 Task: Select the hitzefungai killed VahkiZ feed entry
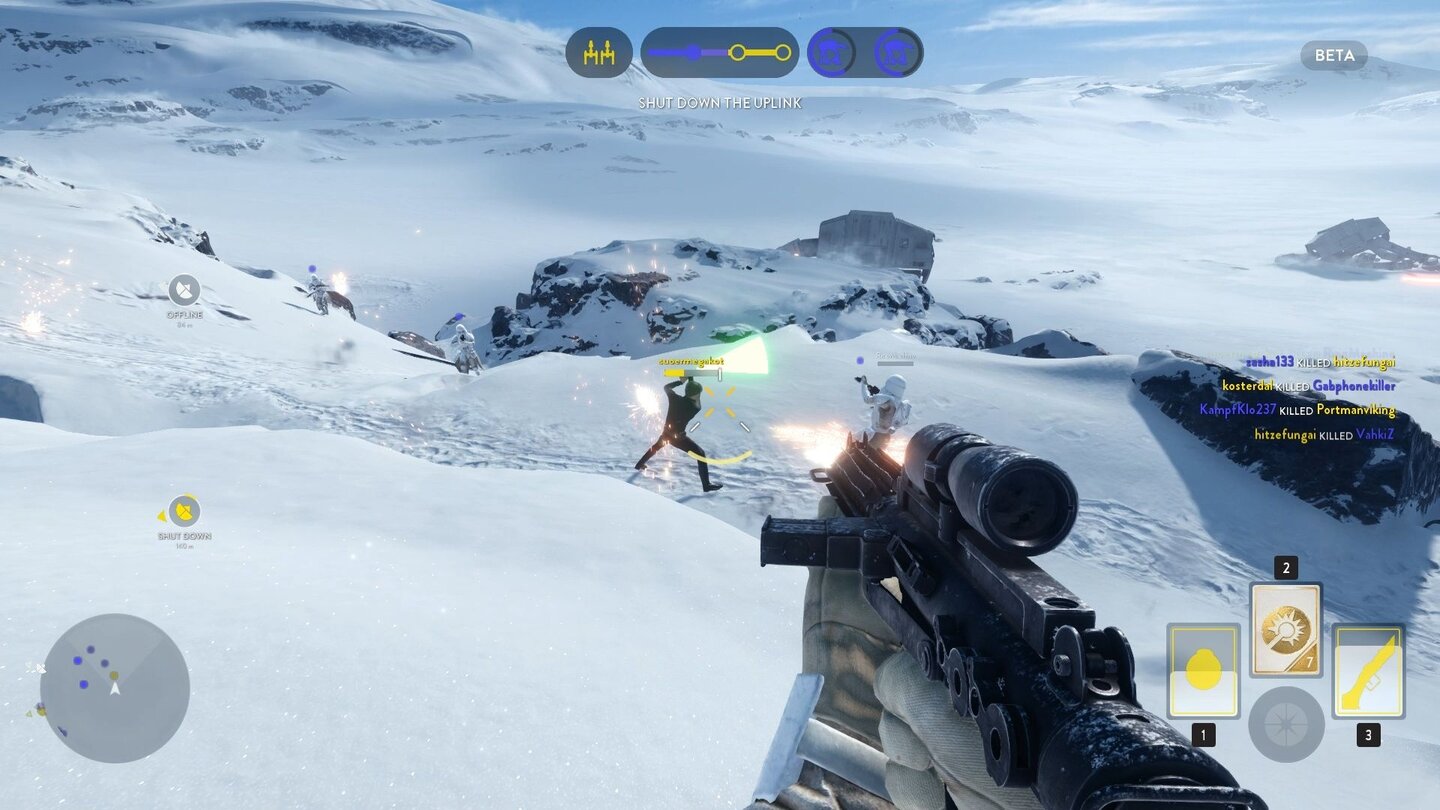[x=1323, y=435]
